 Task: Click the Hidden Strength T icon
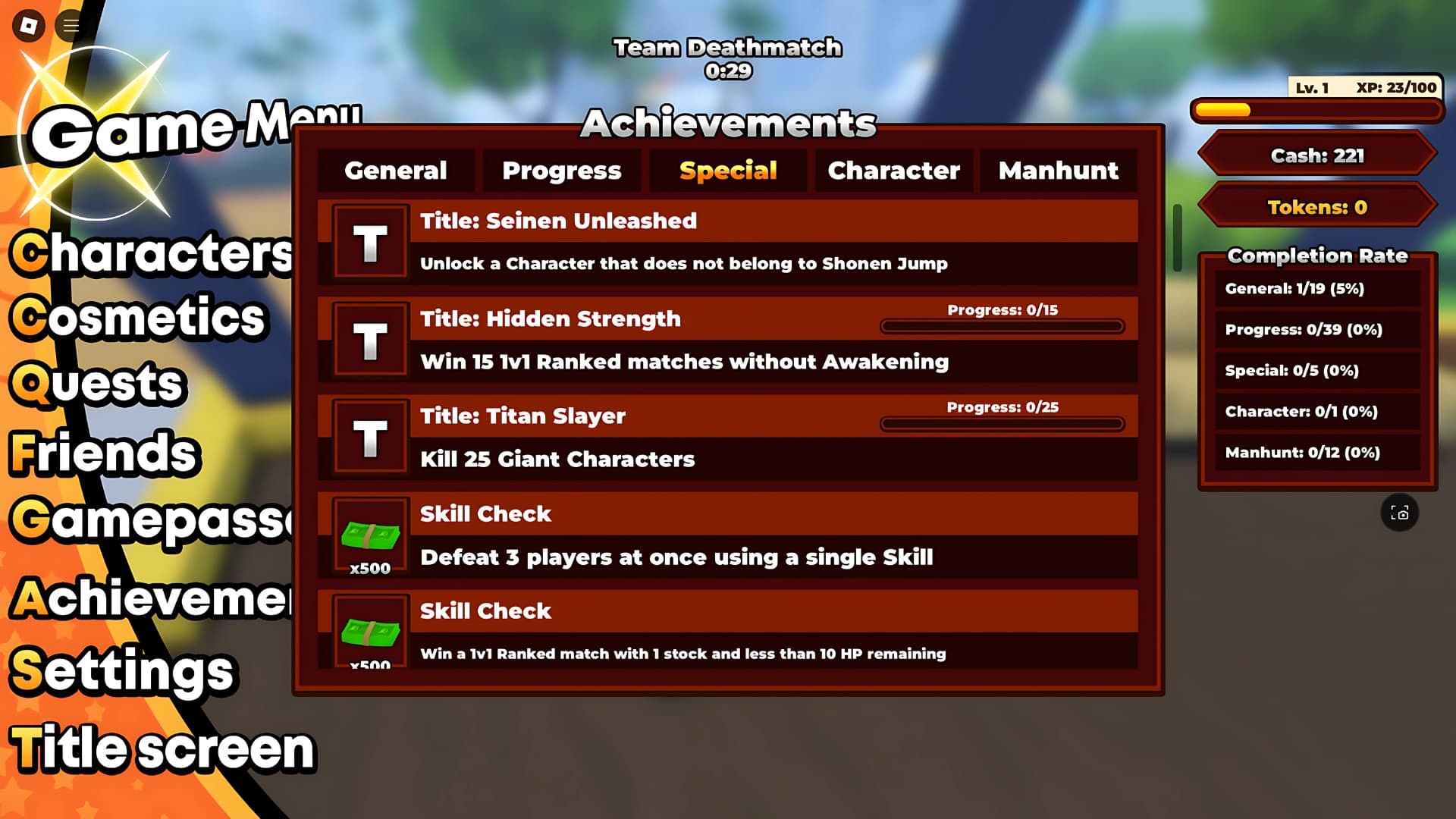point(369,340)
